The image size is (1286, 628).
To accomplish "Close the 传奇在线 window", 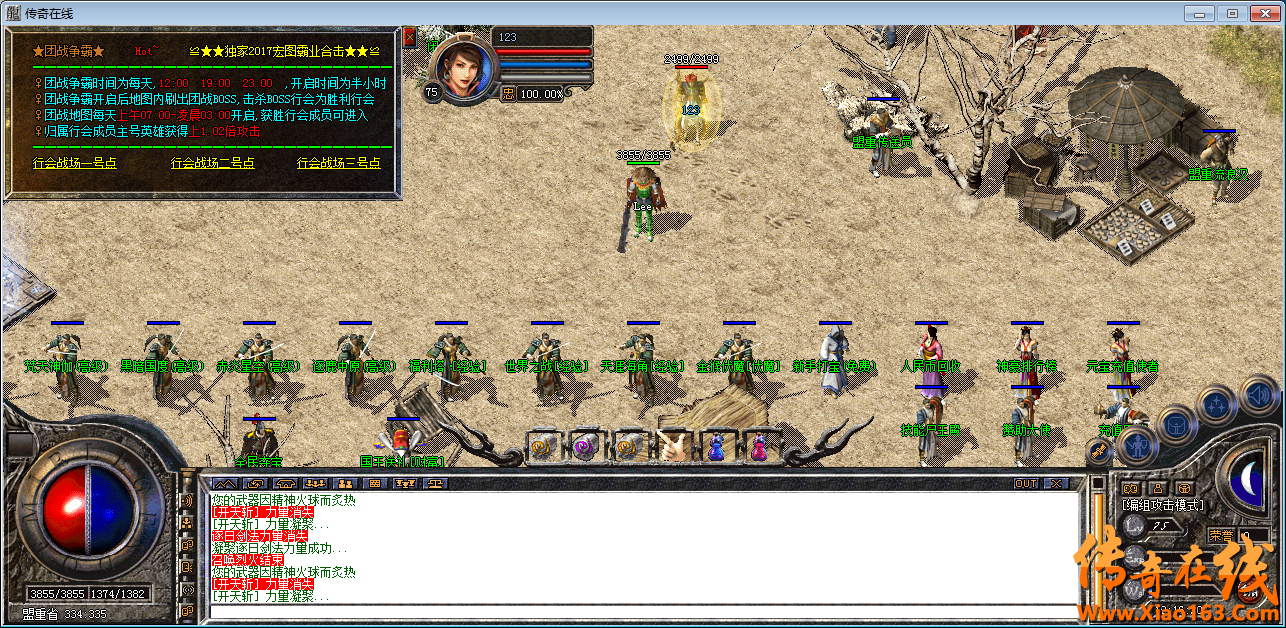I will pyautogui.click(x=1264, y=13).
